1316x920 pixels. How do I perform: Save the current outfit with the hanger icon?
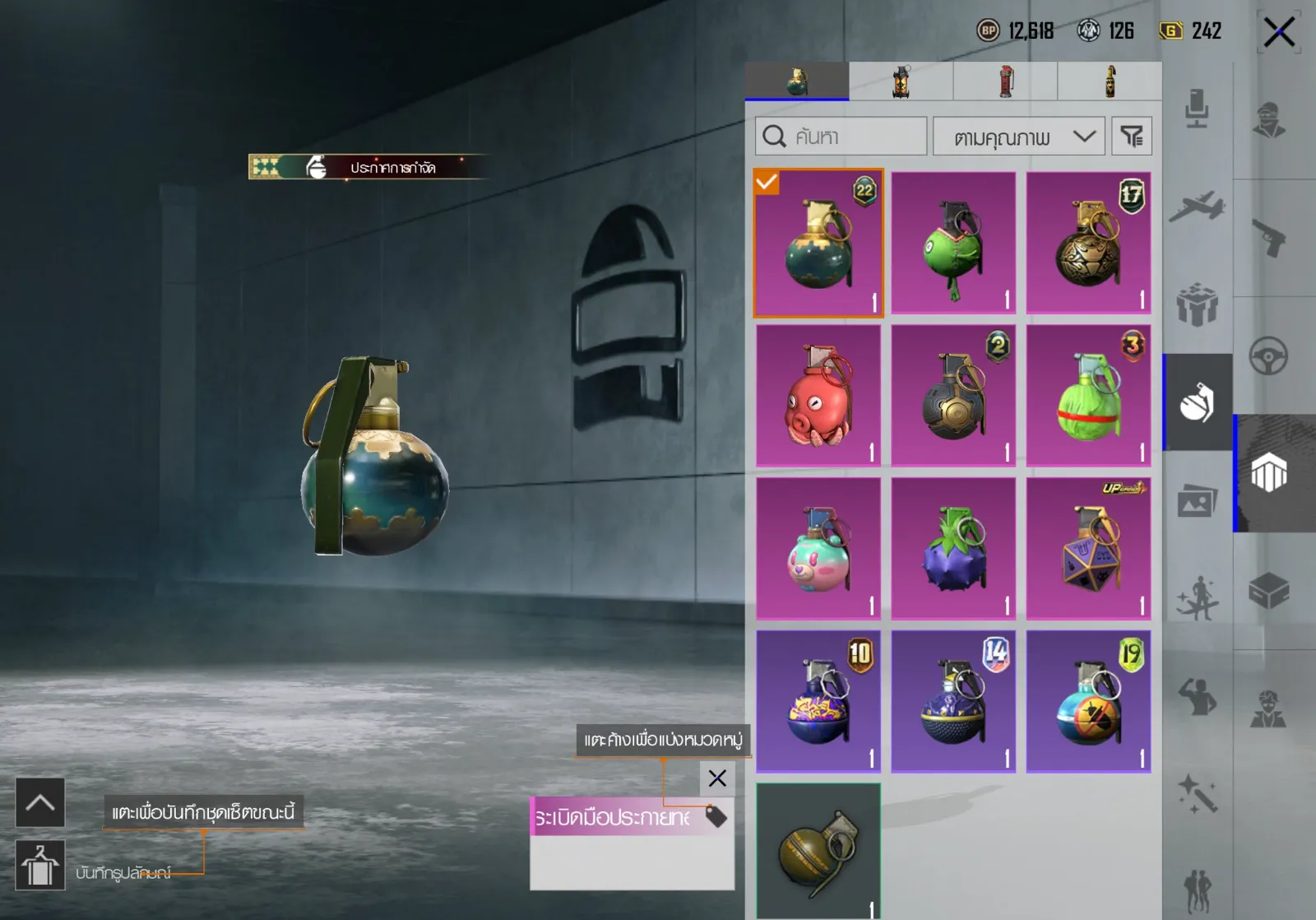[x=40, y=866]
